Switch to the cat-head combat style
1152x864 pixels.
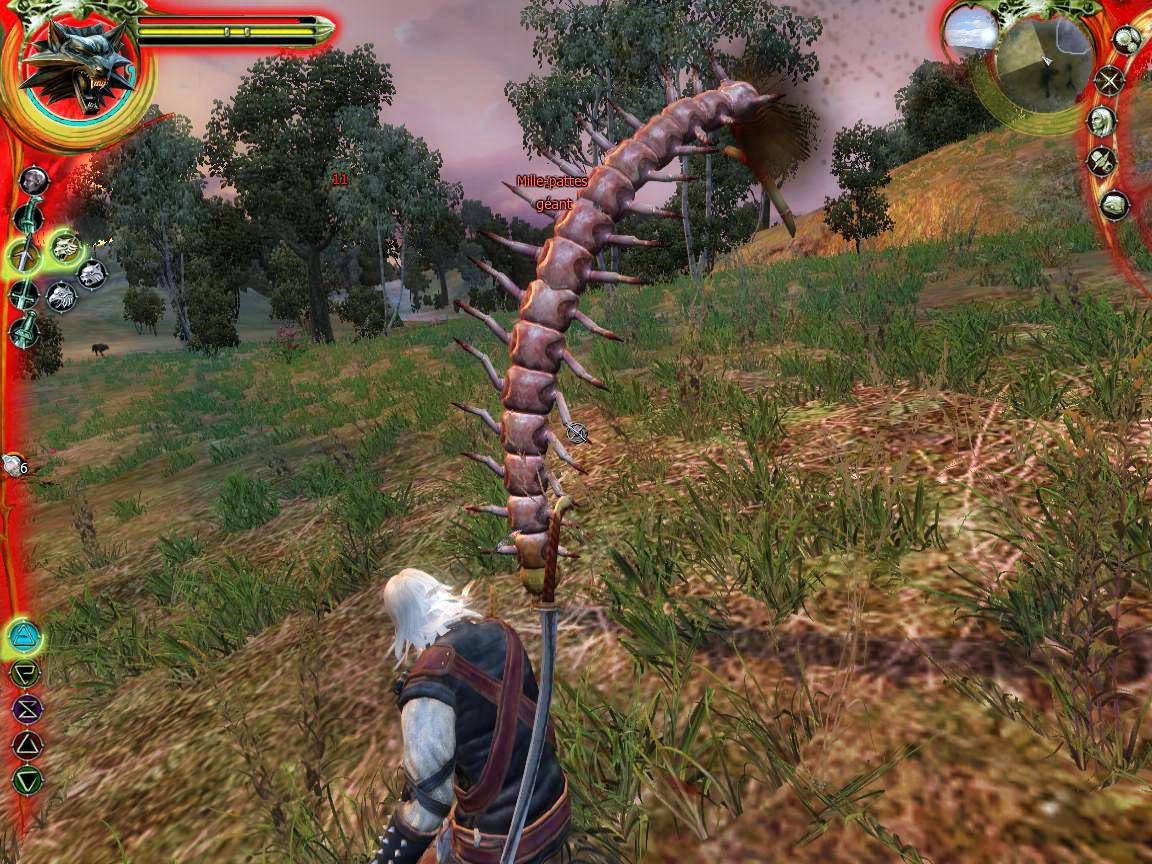coord(91,273)
